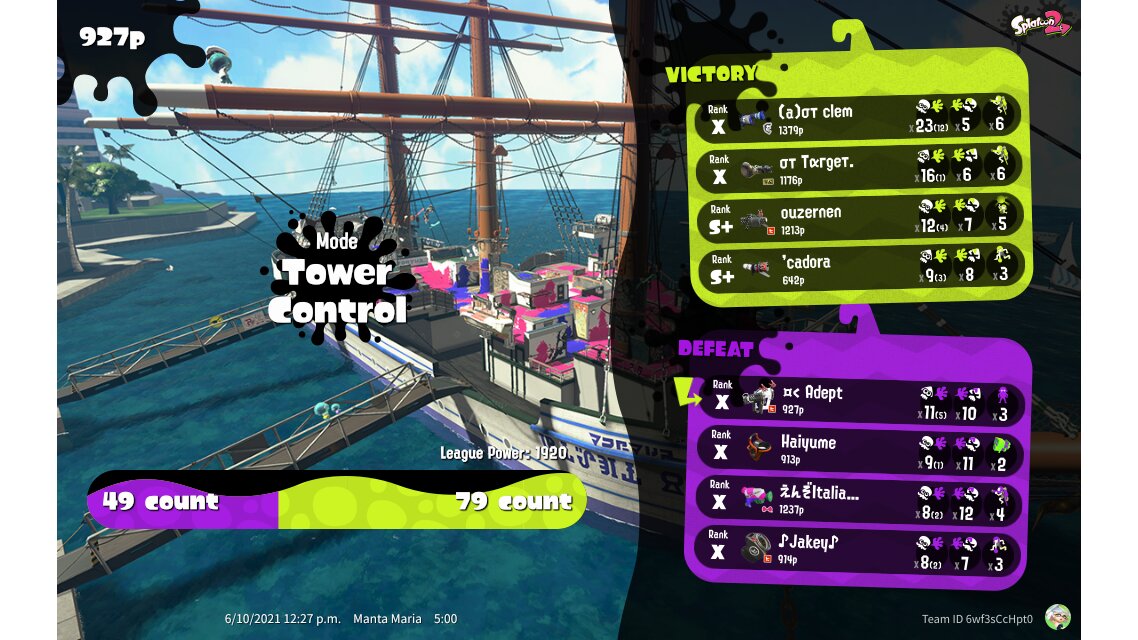
Task: Choose ouzernen's result row
Action: tap(858, 217)
